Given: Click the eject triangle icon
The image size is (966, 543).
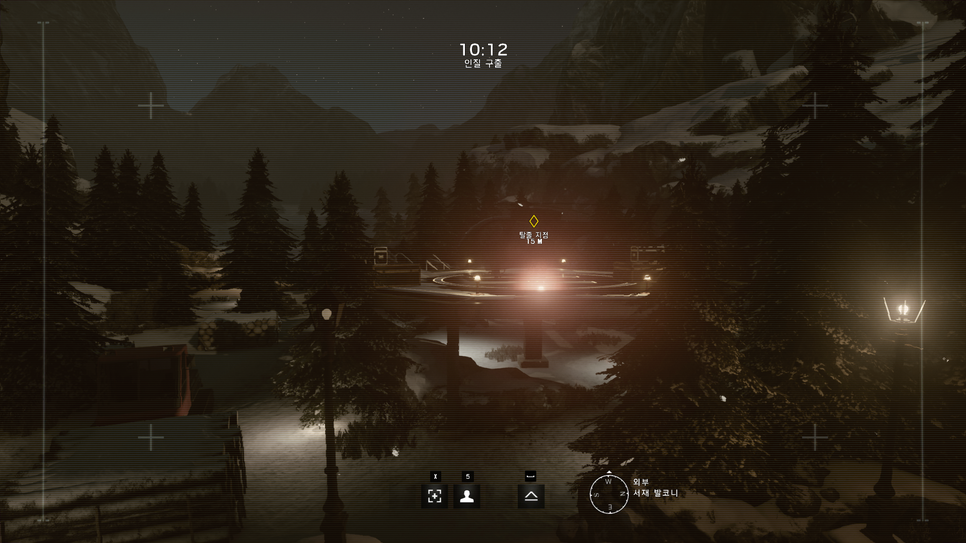Looking at the screenshot, I should point(531,496).
